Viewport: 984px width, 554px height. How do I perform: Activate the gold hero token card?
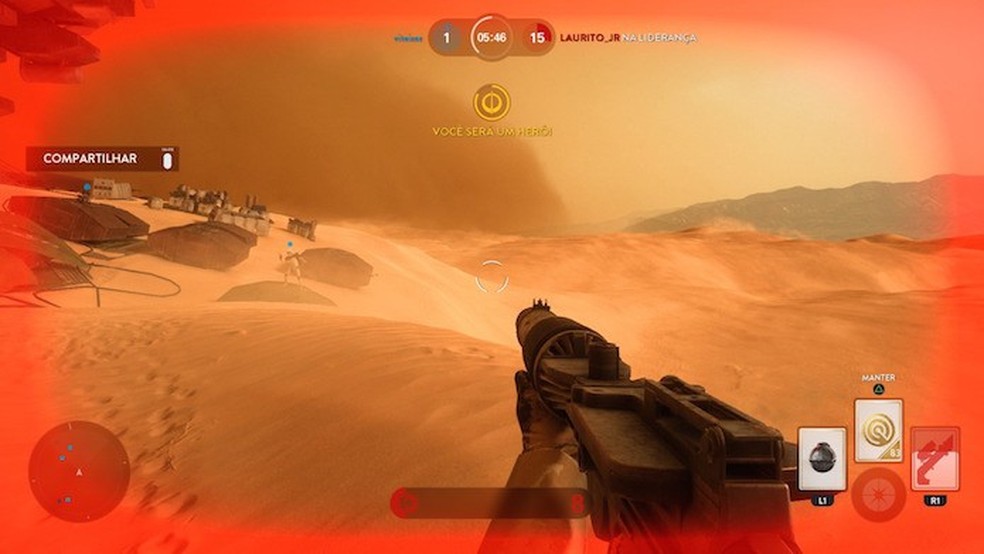pos(879,430)
